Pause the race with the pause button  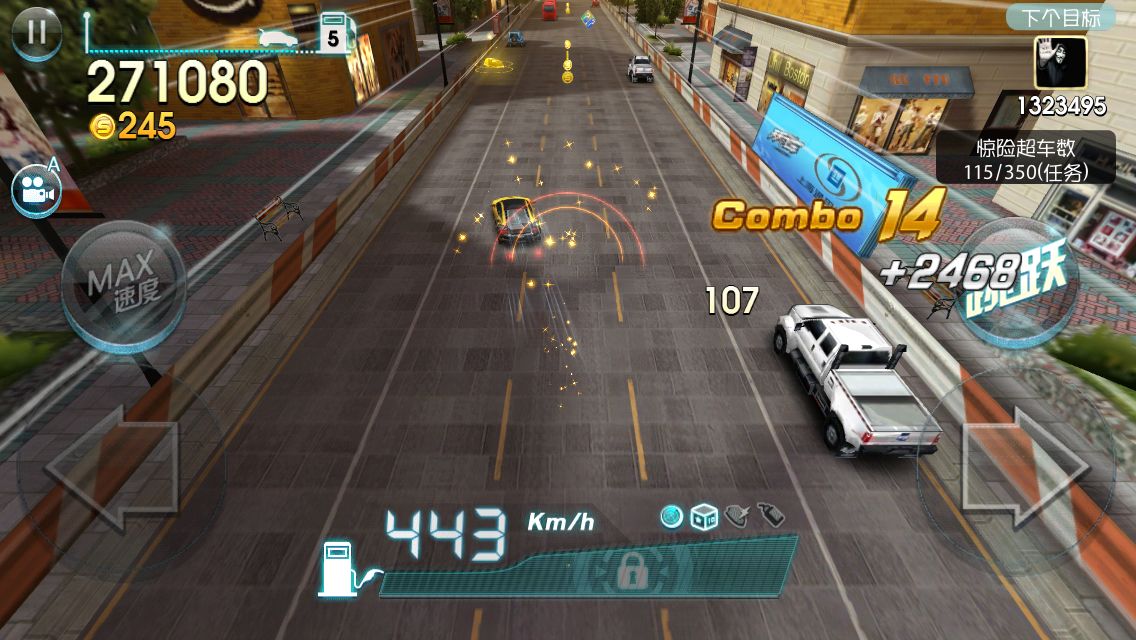36,32
